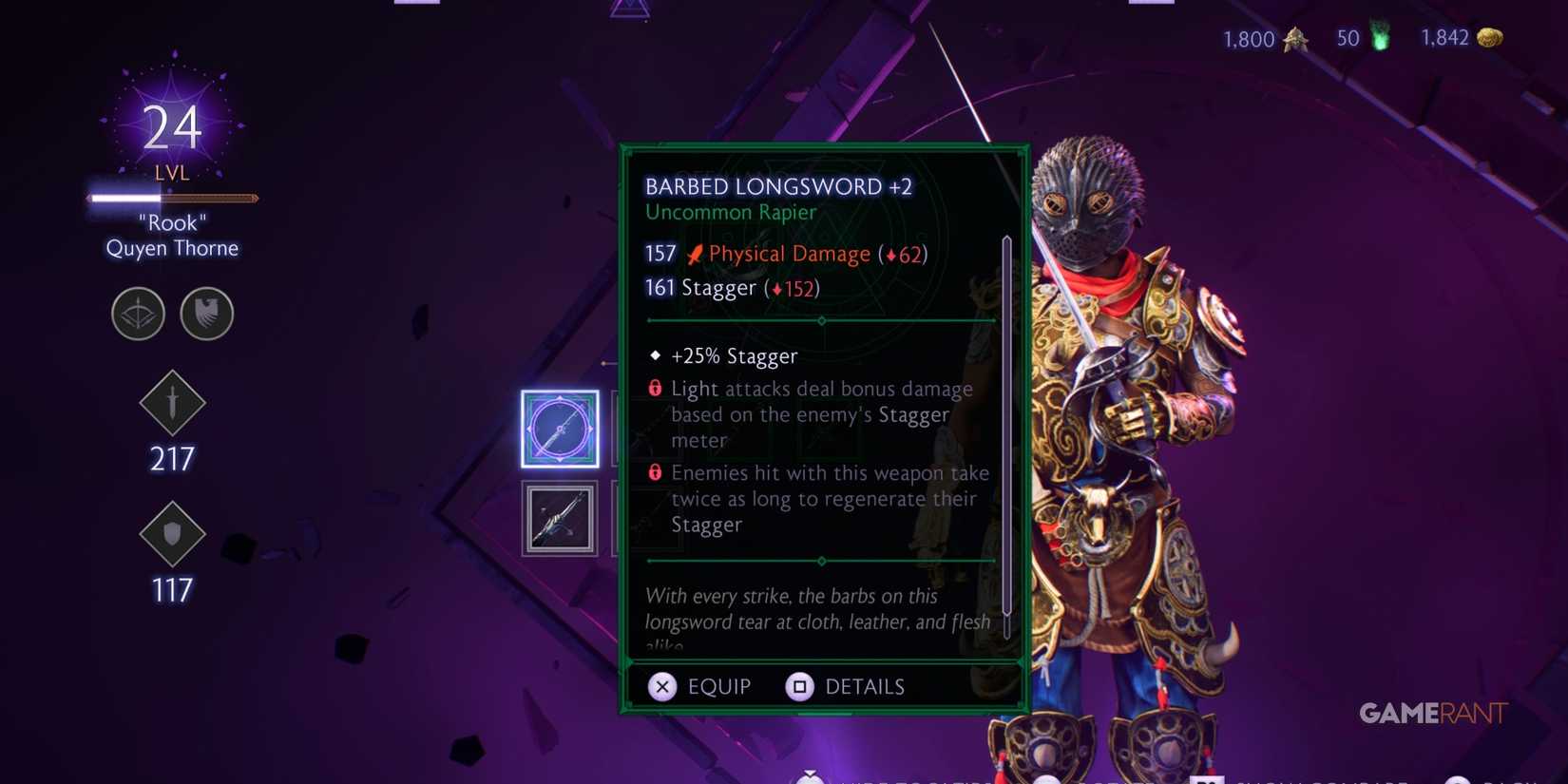This screenshot has height=784, width=1568.
Task: Select the Uncommon Rapier type label
Action: click(730, 212)
